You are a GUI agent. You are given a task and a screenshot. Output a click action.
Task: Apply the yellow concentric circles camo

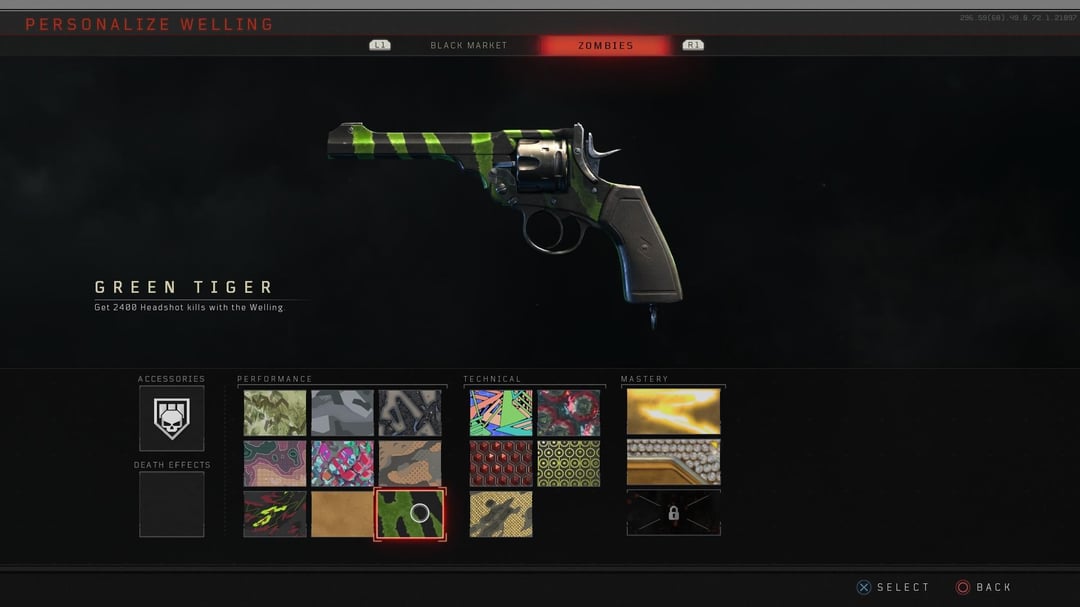568,463
